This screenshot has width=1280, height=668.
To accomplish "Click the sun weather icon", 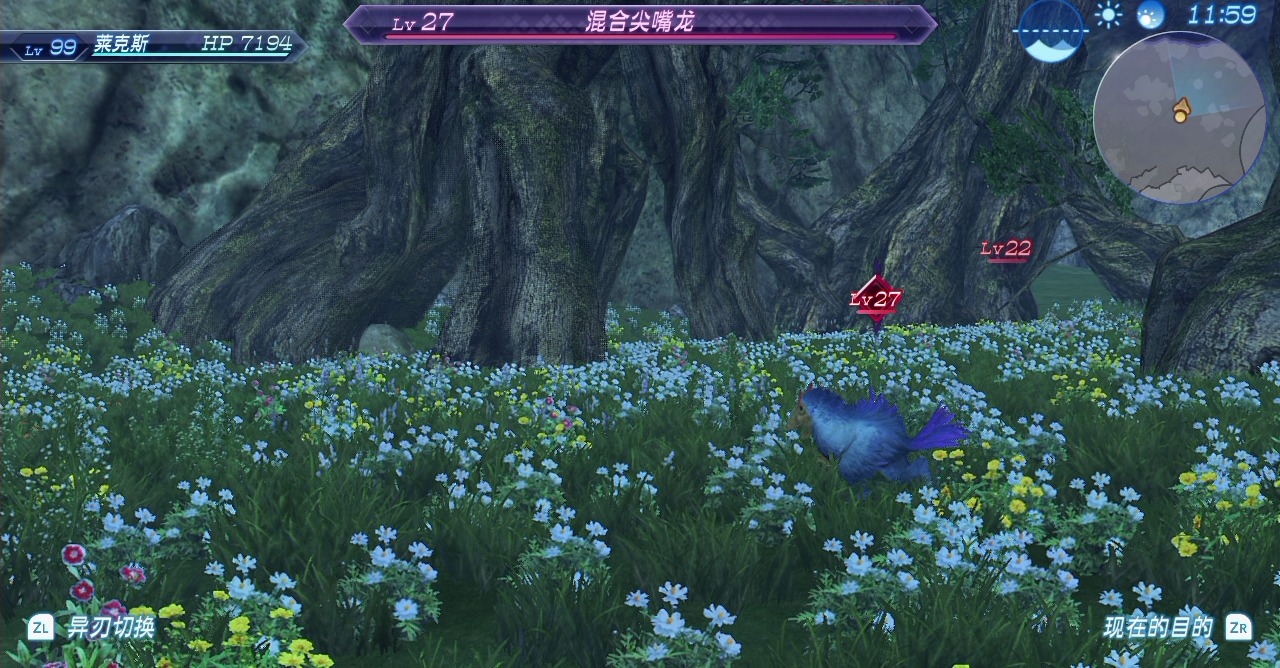I will [x=1108, y=15].
